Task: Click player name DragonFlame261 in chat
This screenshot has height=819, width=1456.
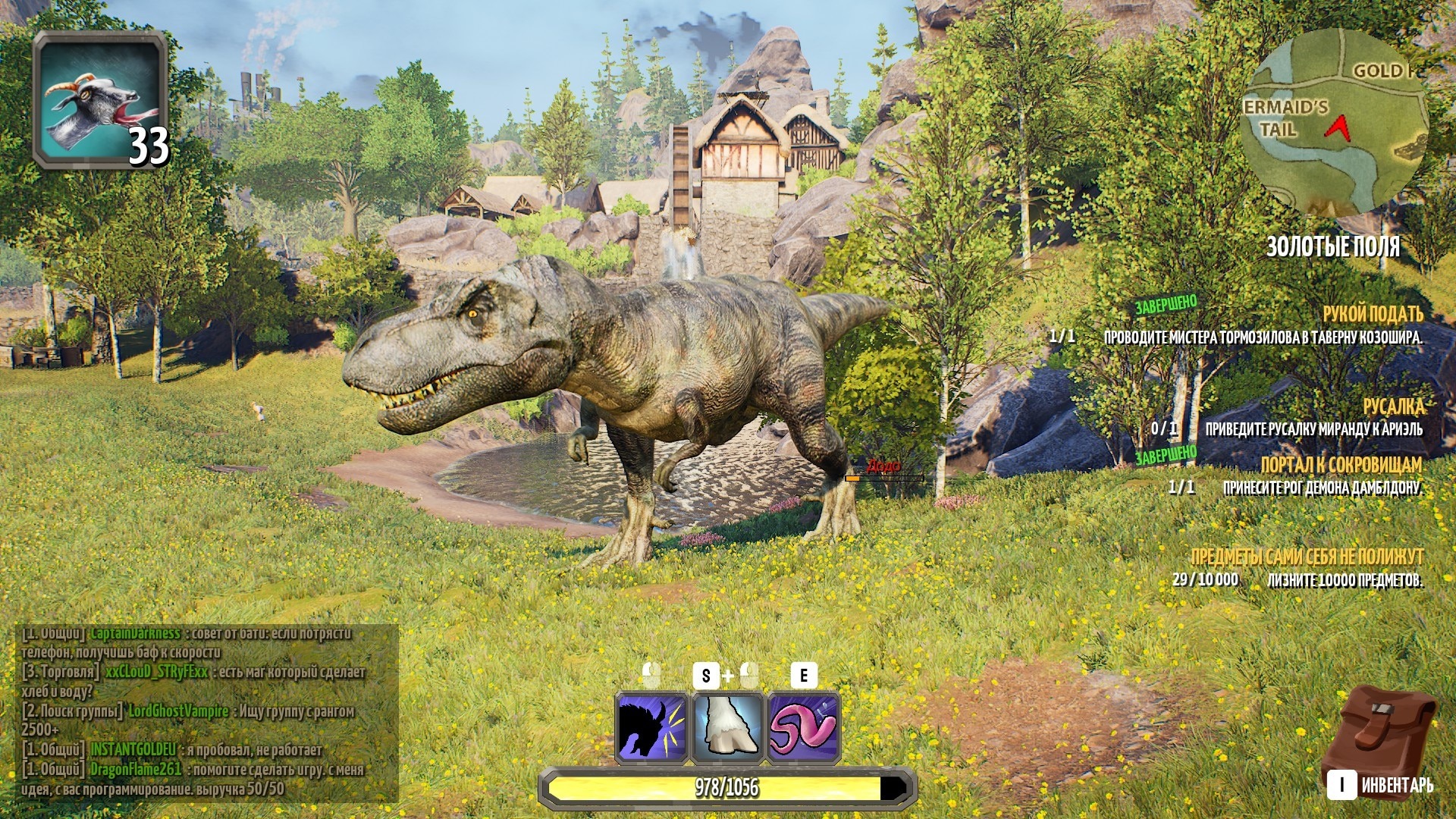Action: [136, 769]
